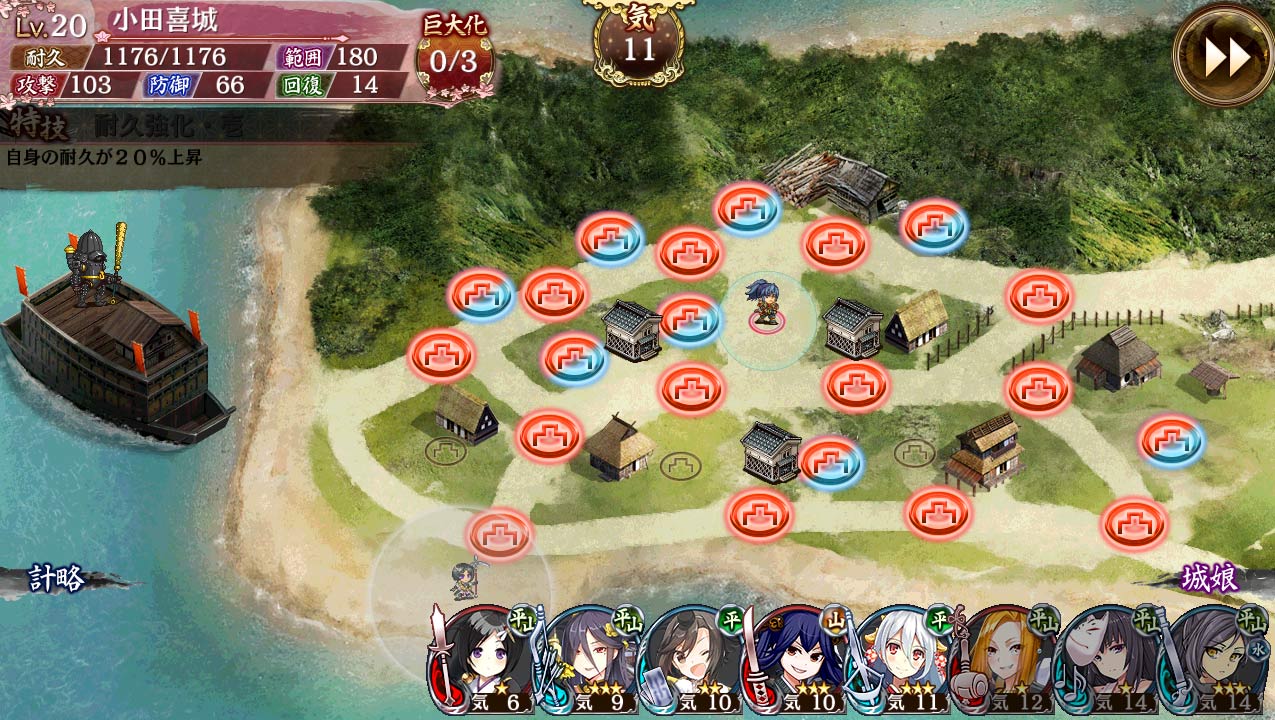Choose the white-haired anchor girl card

click(900, 660)
